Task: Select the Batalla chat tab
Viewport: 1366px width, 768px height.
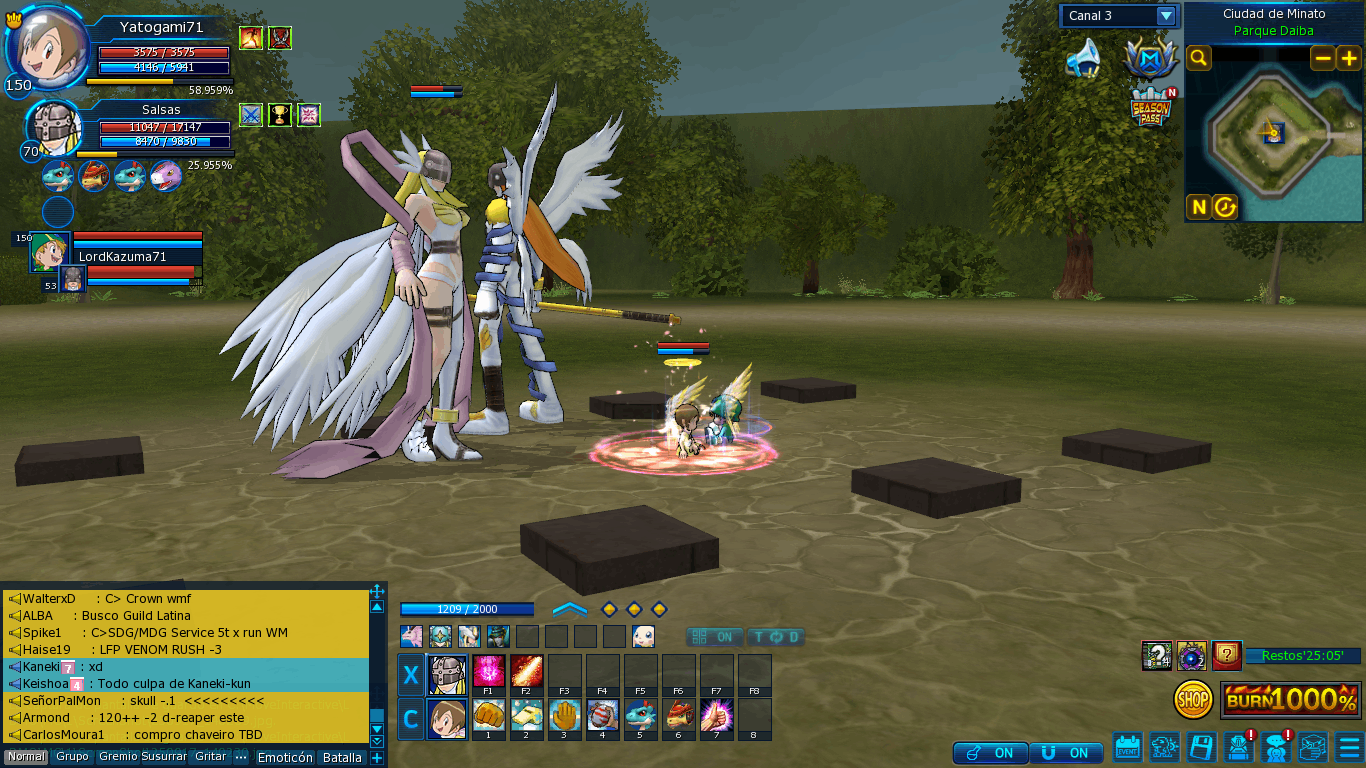Action: (342, 758)
